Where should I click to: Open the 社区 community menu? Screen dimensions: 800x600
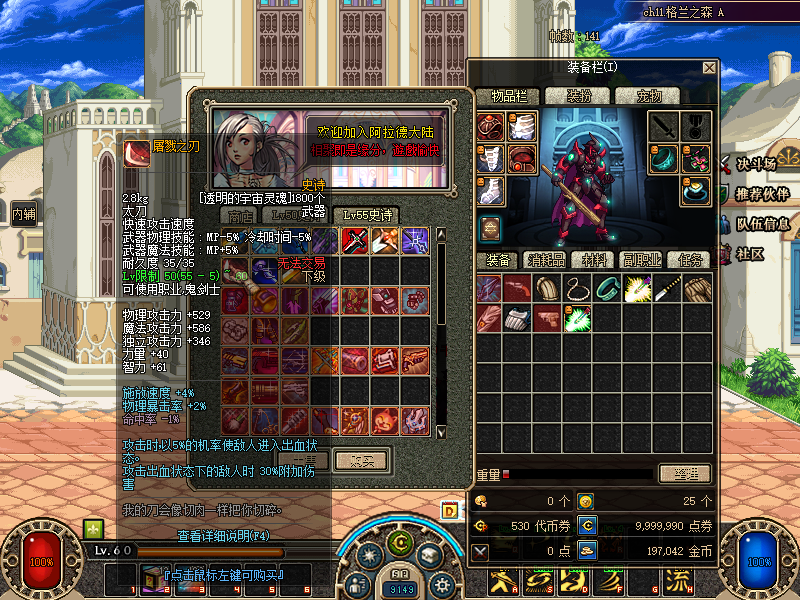[750, 254]
